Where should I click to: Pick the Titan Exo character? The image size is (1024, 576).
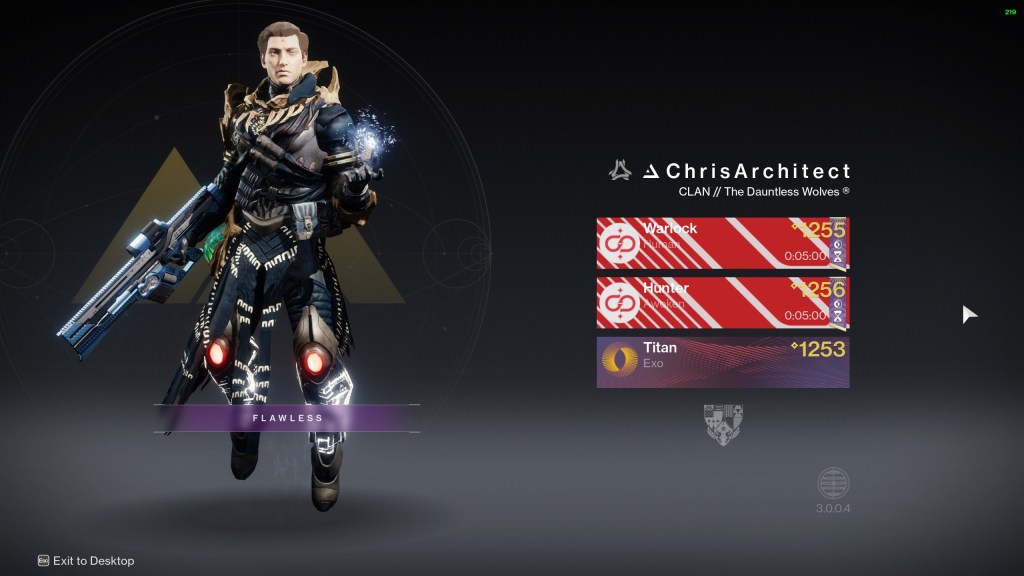coord(722,362)
